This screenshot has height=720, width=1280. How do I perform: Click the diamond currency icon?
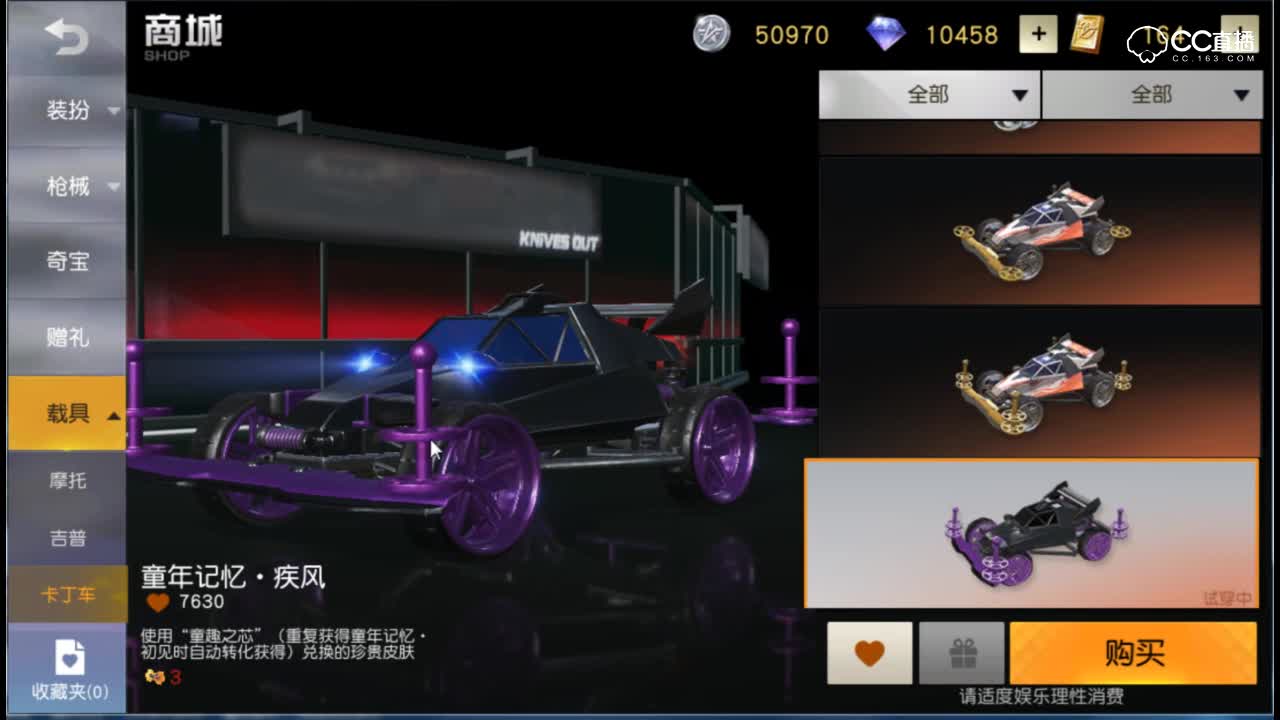point(888,34)
